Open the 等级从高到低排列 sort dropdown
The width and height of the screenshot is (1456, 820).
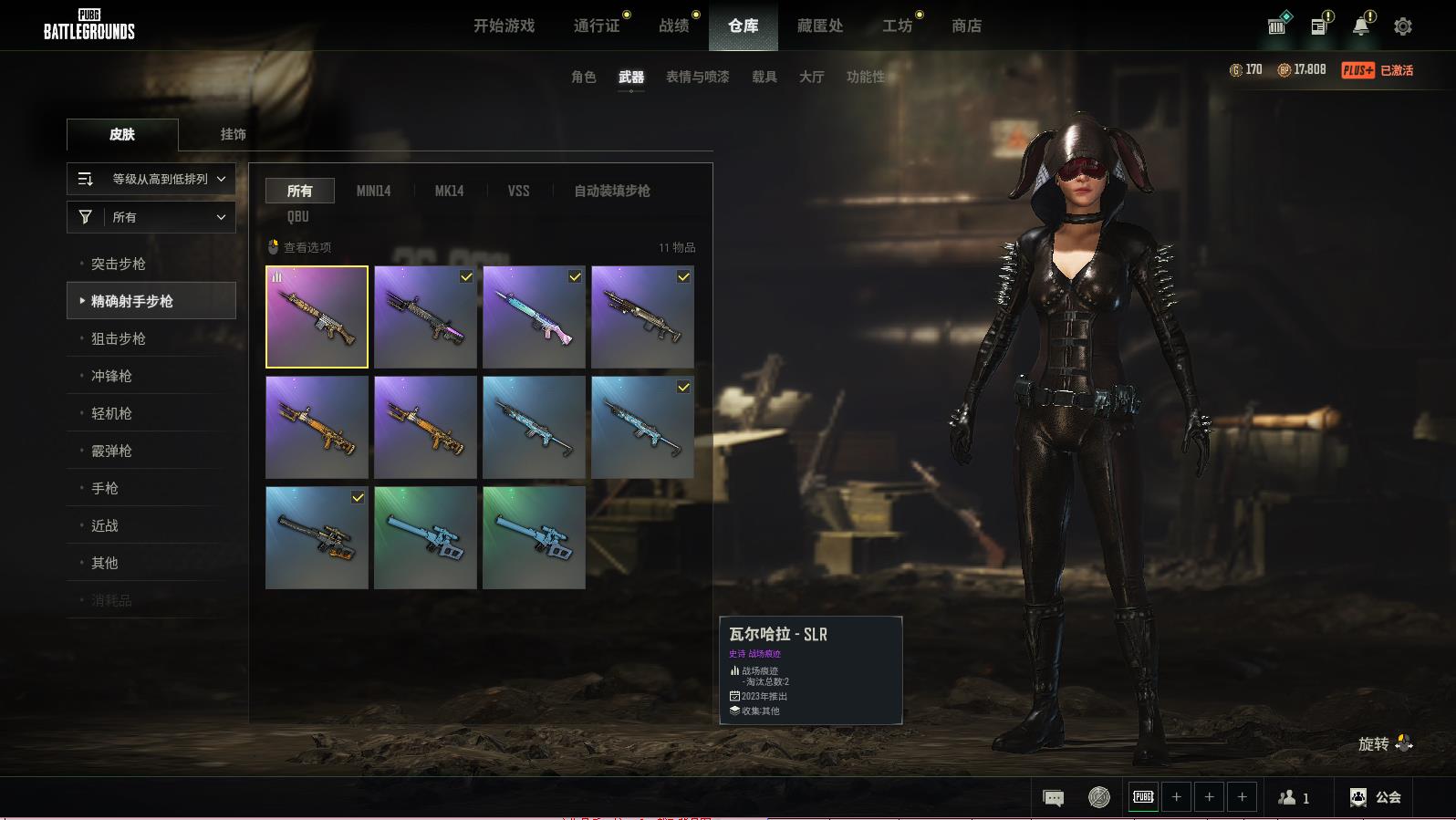(x=151, y=179)
